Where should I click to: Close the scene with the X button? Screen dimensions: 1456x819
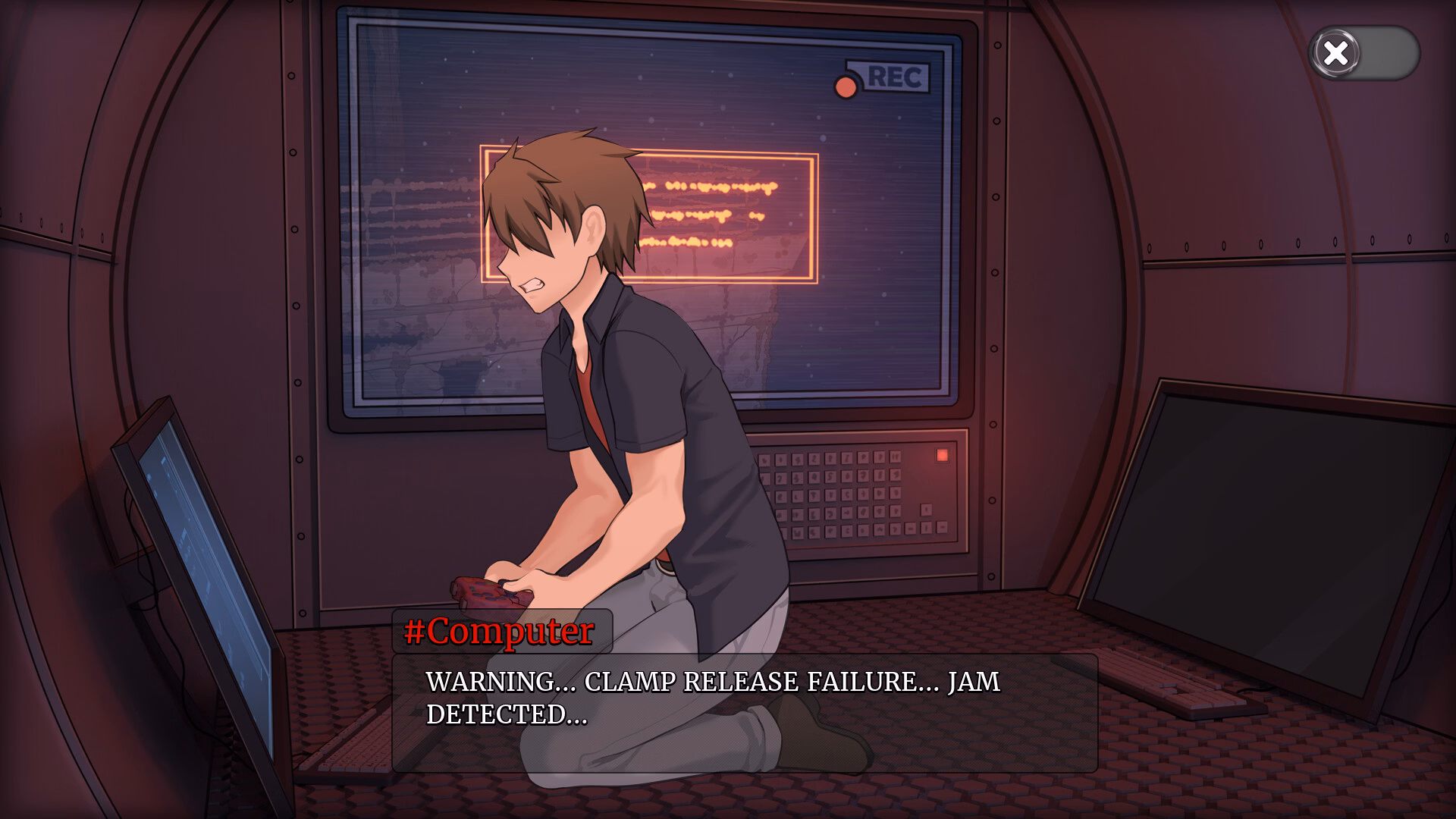(1336, 53)
